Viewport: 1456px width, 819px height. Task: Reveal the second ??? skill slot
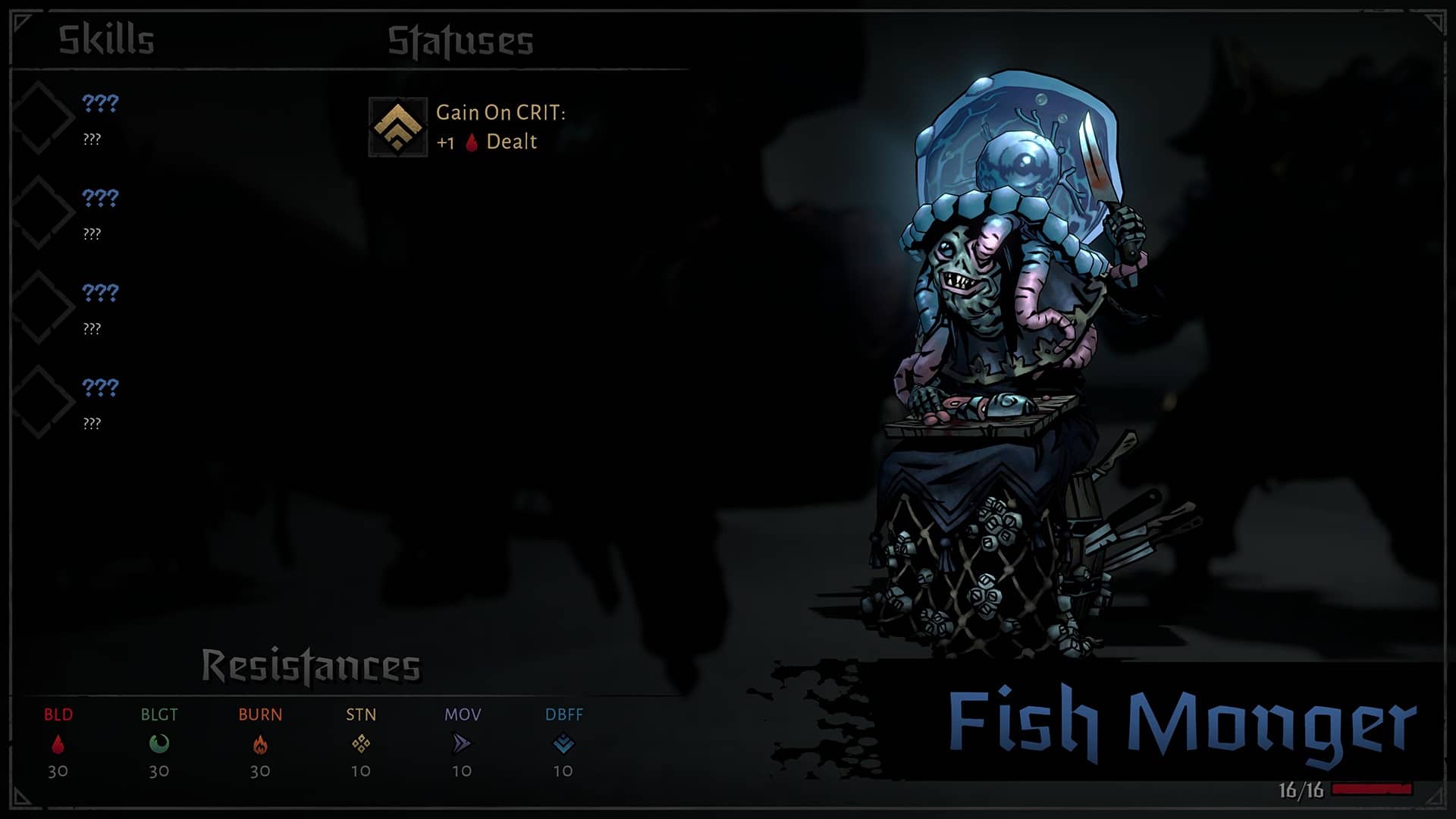[x=97, y=196]
